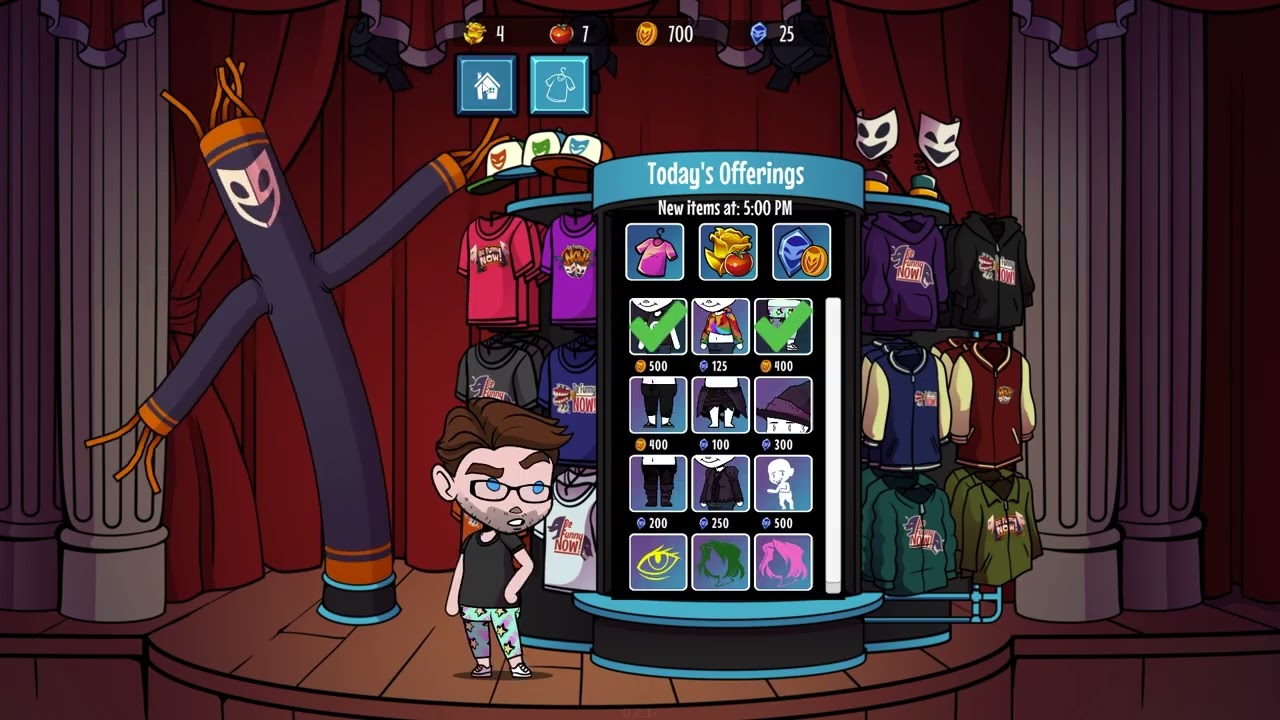The width and height of the screenshot is (1280, 720).
Task: Pick the rainbow tie-dye hoodie for 125 gems
Action: click(721, 325)
